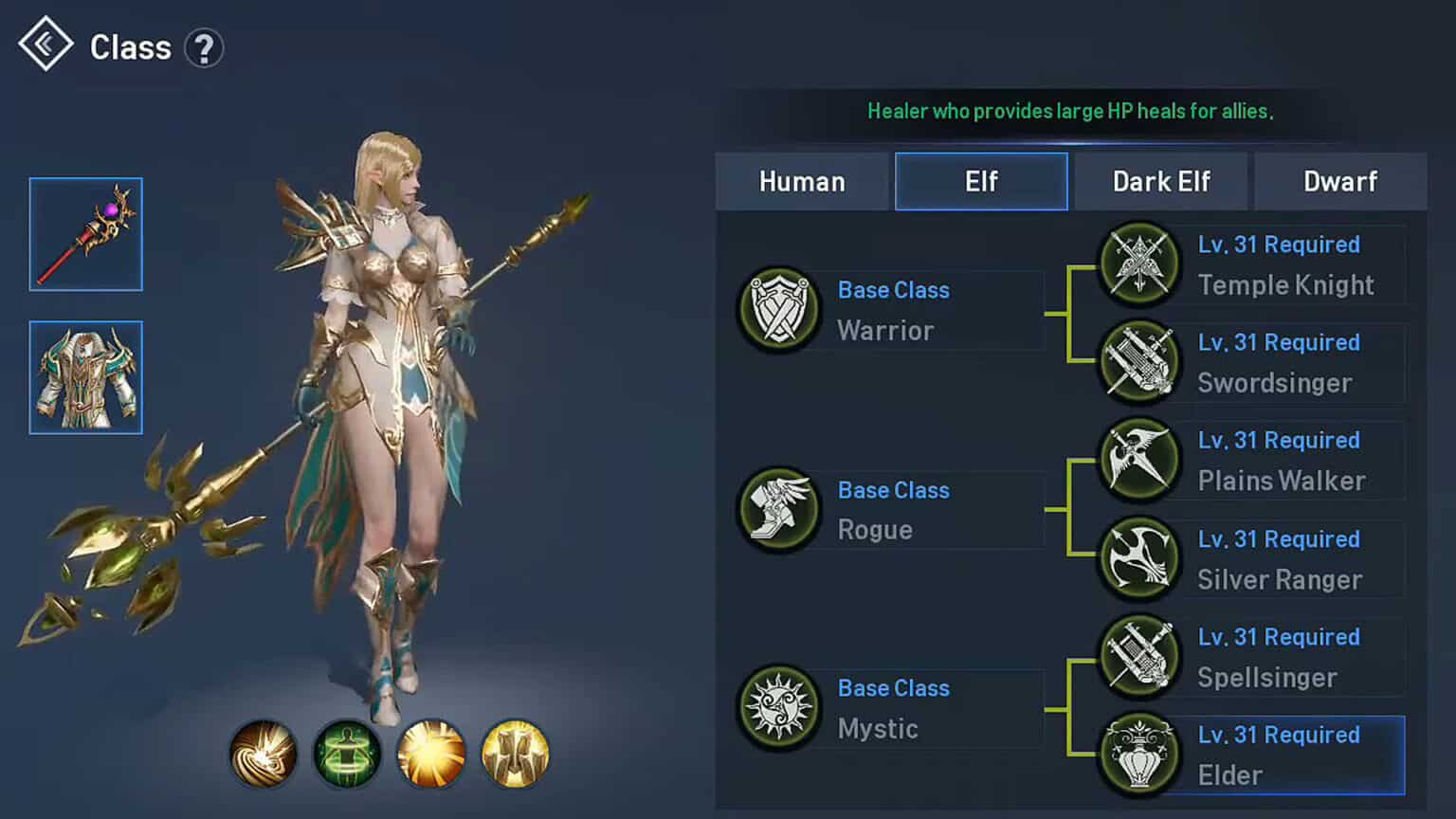This screenshot has width=1456, height=819.
Task: View the armor chestpiece thumbnail
Action: pyautogui.click(x=85, y=378)
